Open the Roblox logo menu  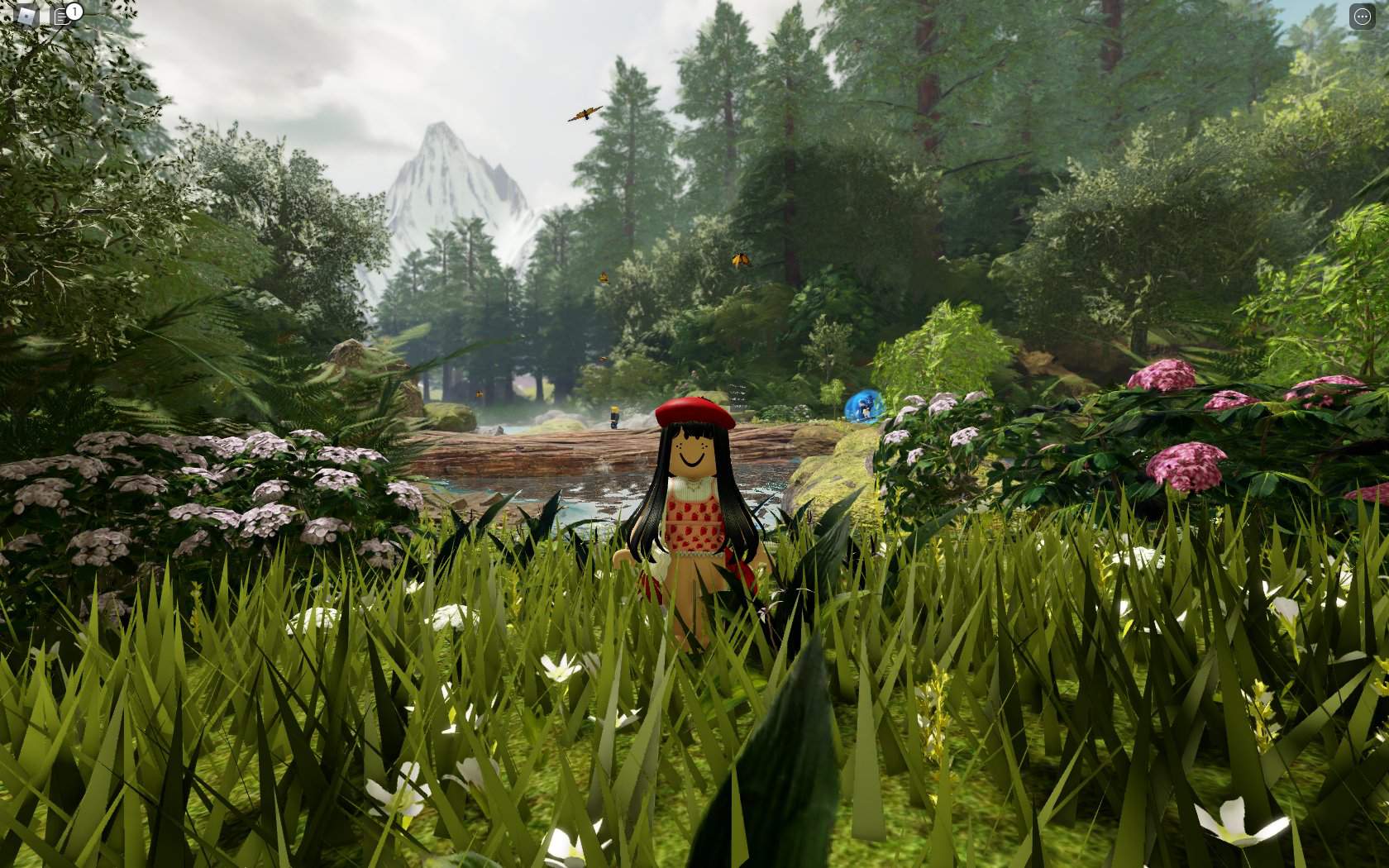tap(27, 16)
